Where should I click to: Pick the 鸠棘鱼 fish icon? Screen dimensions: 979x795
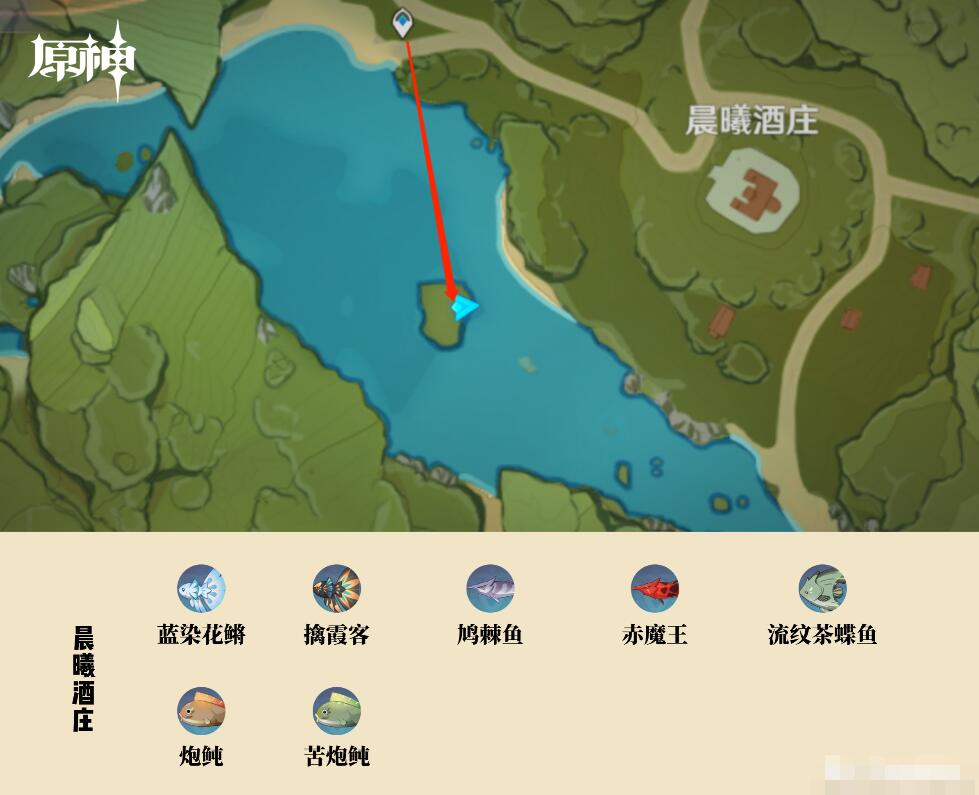(x=490, y=589)
